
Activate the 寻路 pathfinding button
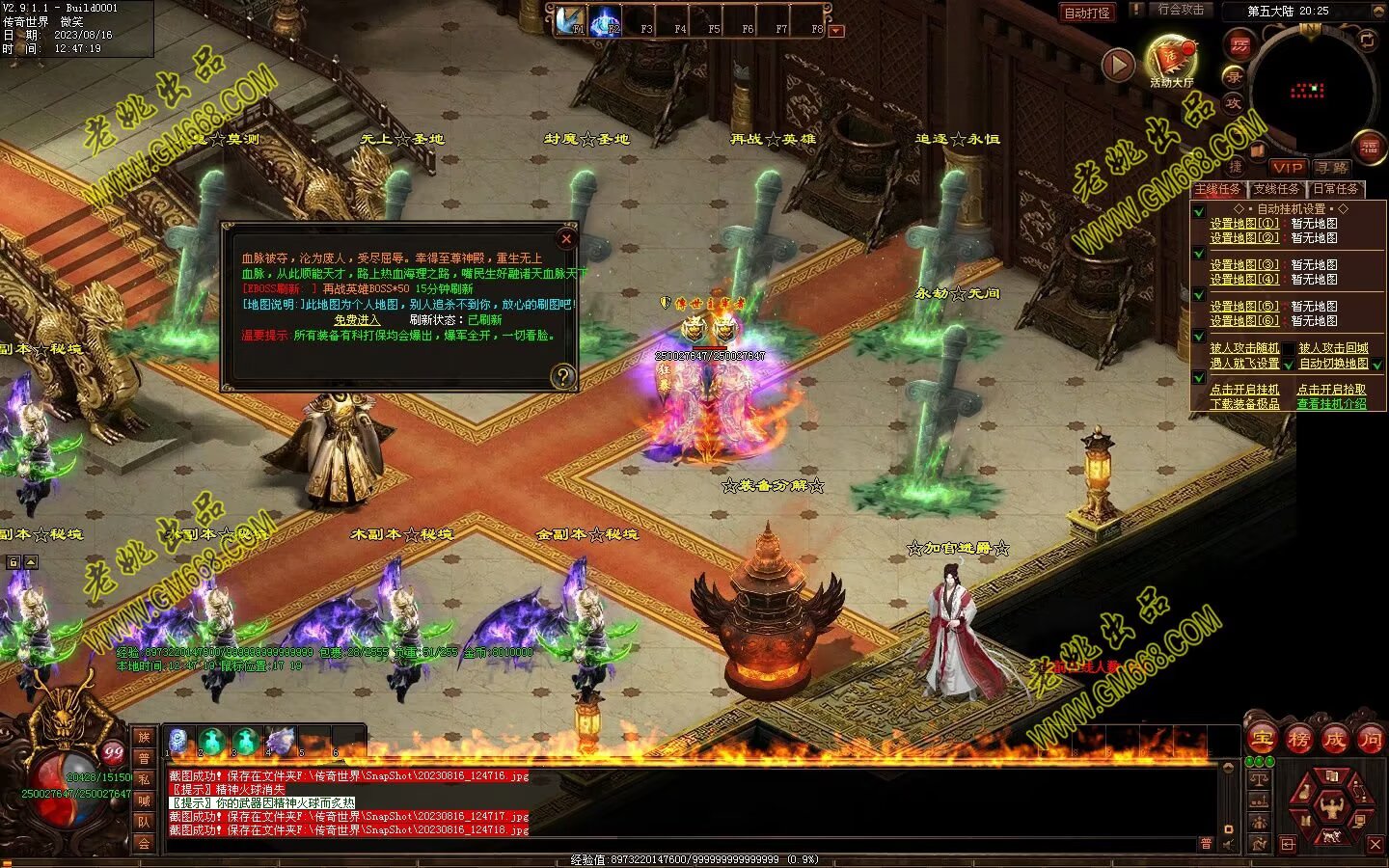pos(1332,168)
